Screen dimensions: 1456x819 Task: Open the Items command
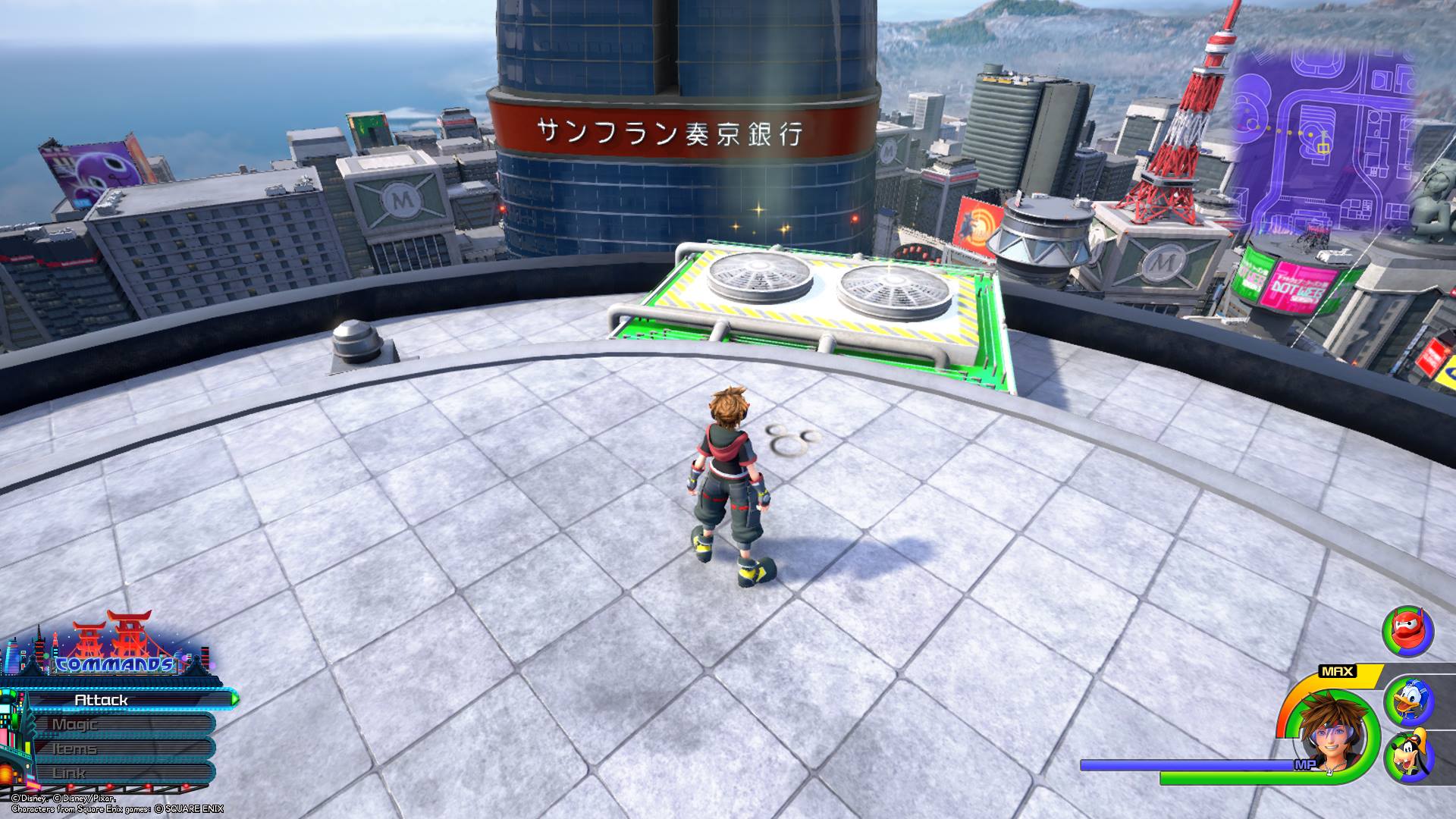pos(121,748)
